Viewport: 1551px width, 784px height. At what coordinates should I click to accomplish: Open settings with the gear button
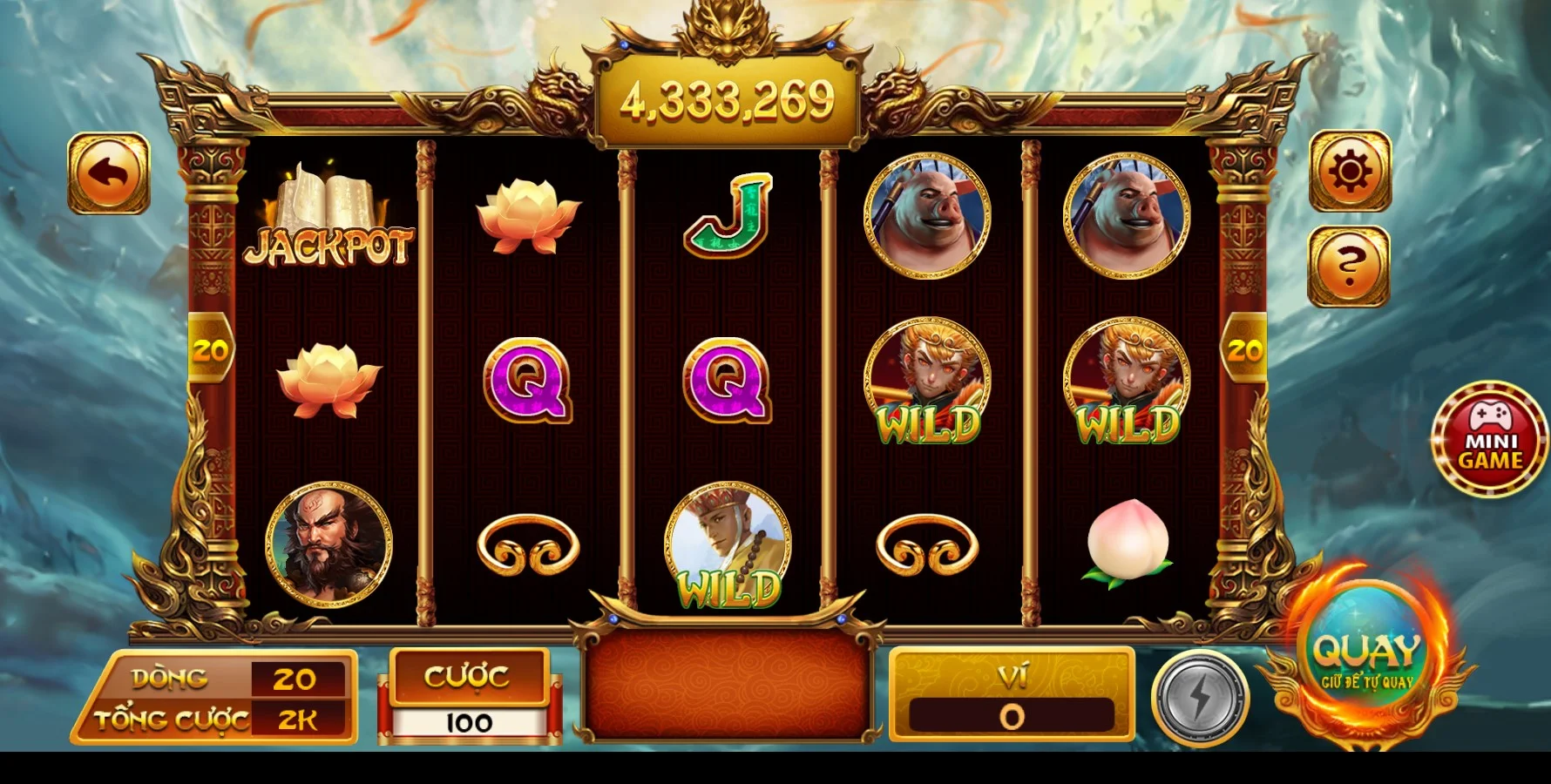(1349, 172)
